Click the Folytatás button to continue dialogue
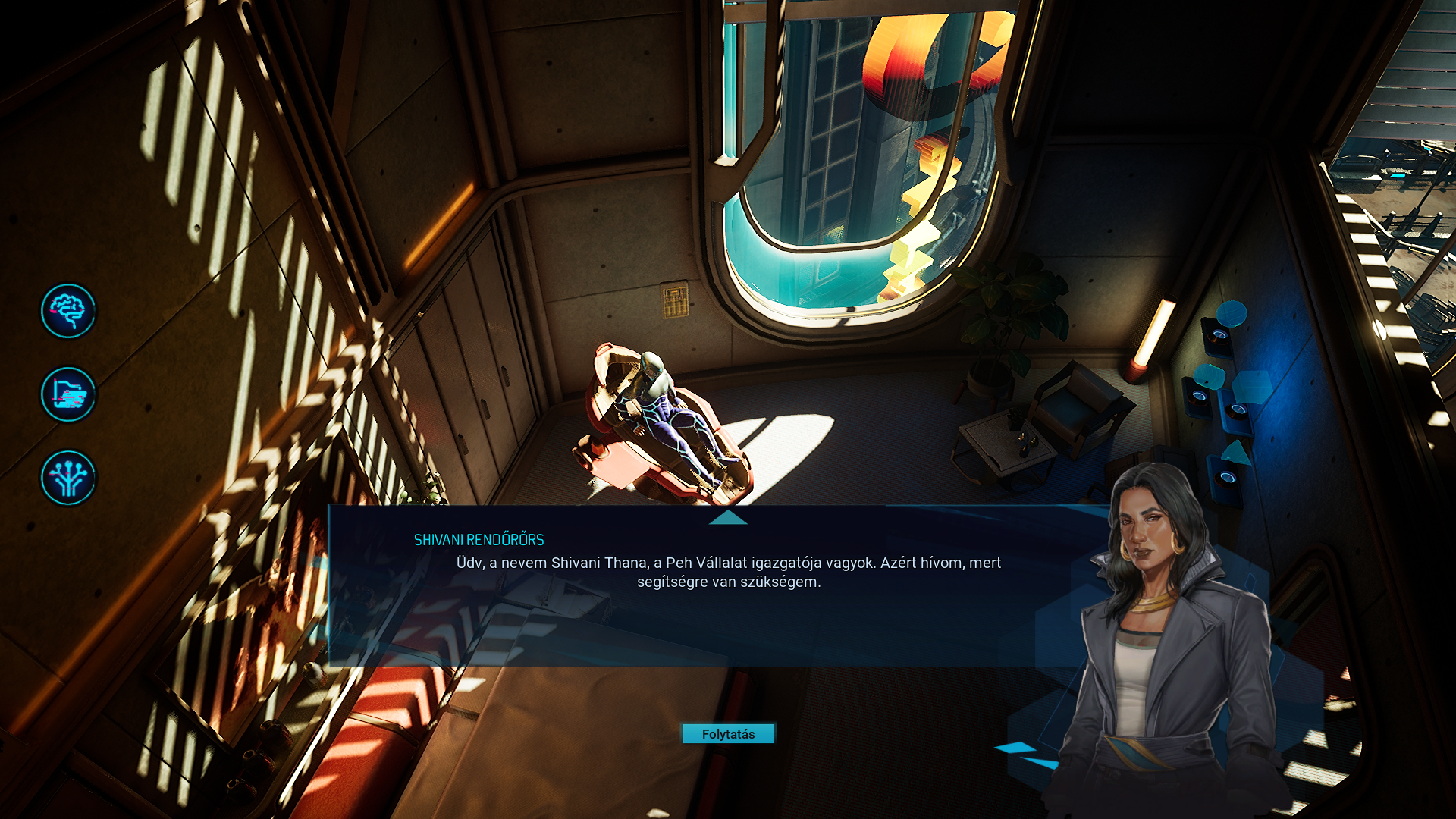This screenshot has height=819, width=1456. (x=728, y=734)
